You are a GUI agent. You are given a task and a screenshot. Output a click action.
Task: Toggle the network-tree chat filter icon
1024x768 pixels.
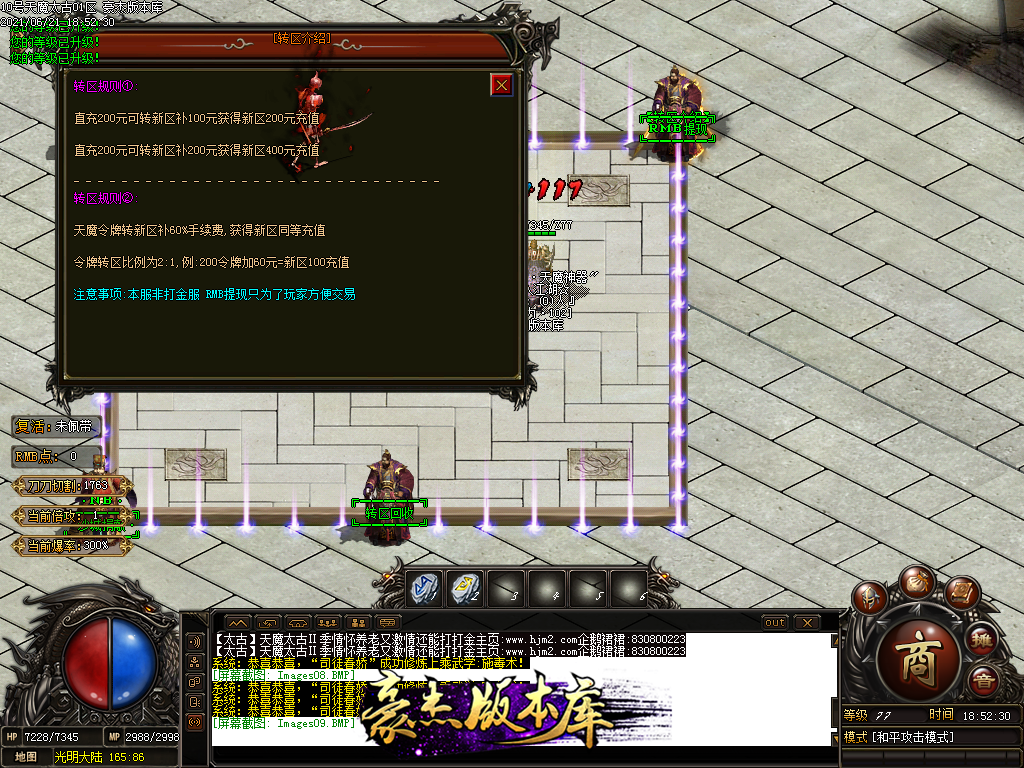tap(194, 661)
